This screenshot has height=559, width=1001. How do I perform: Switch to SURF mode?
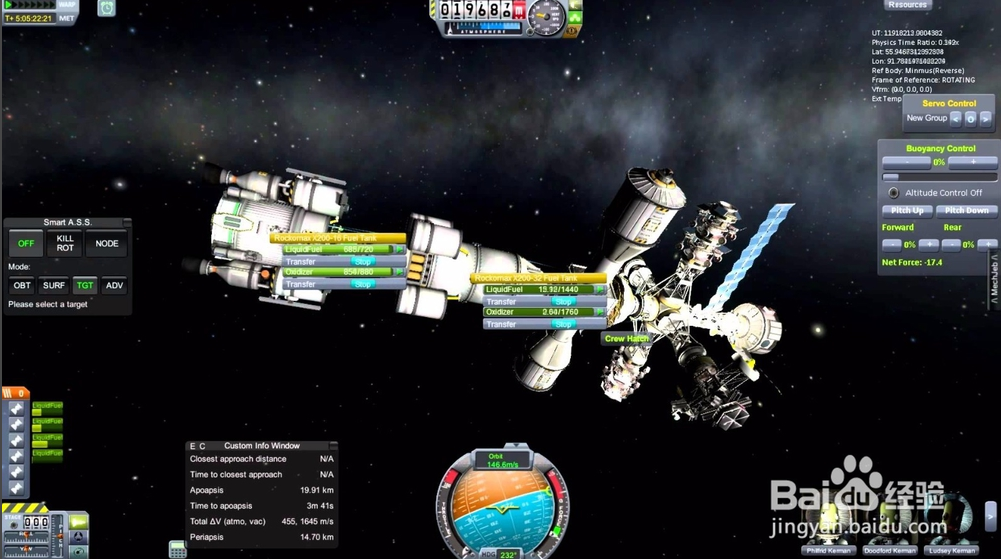pyautogui.click(x=54, y=285)
